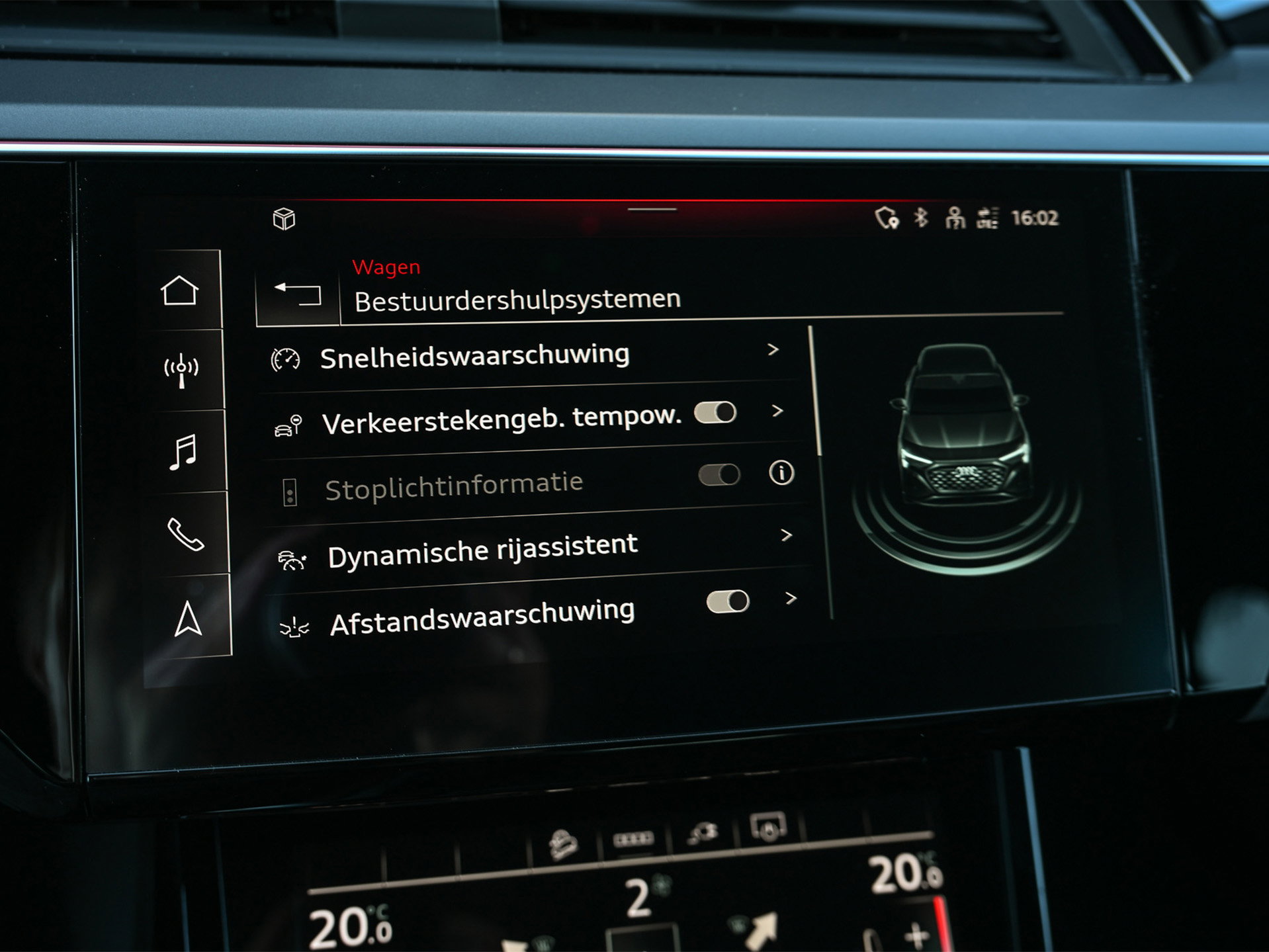
Task: Open the Wagen menu header
Action: point(386,267)
